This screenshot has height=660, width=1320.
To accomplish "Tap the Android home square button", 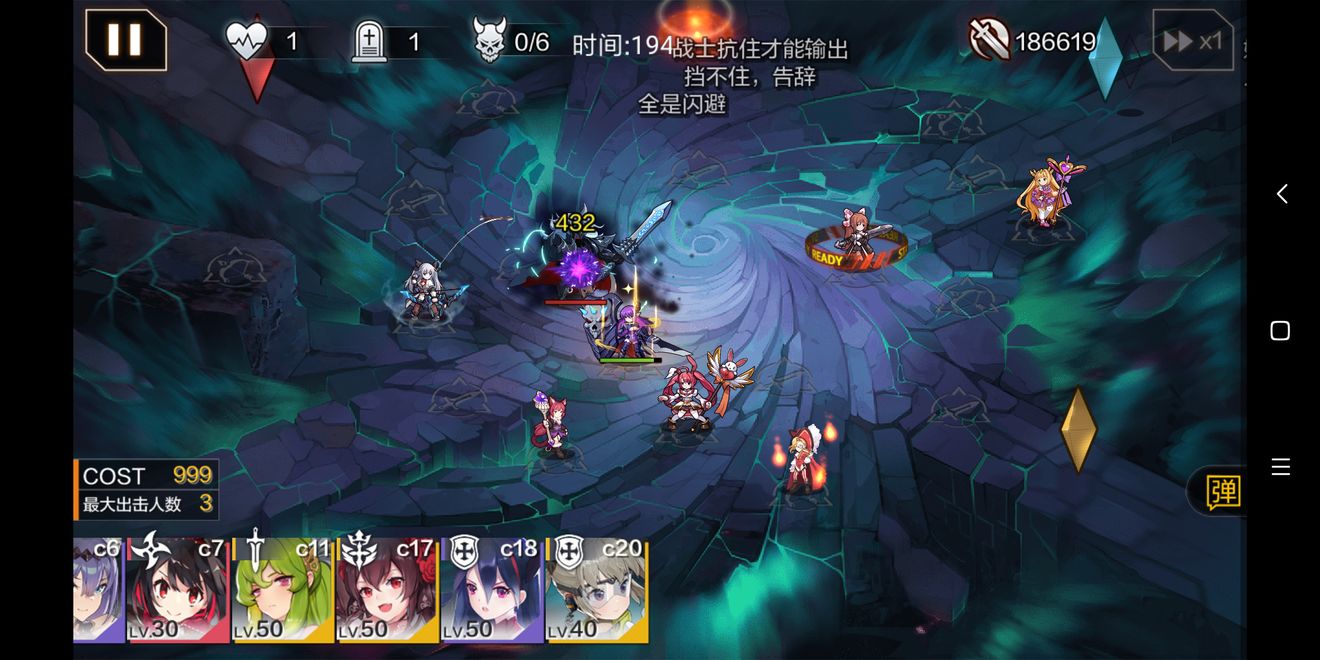I will 1280,331.
